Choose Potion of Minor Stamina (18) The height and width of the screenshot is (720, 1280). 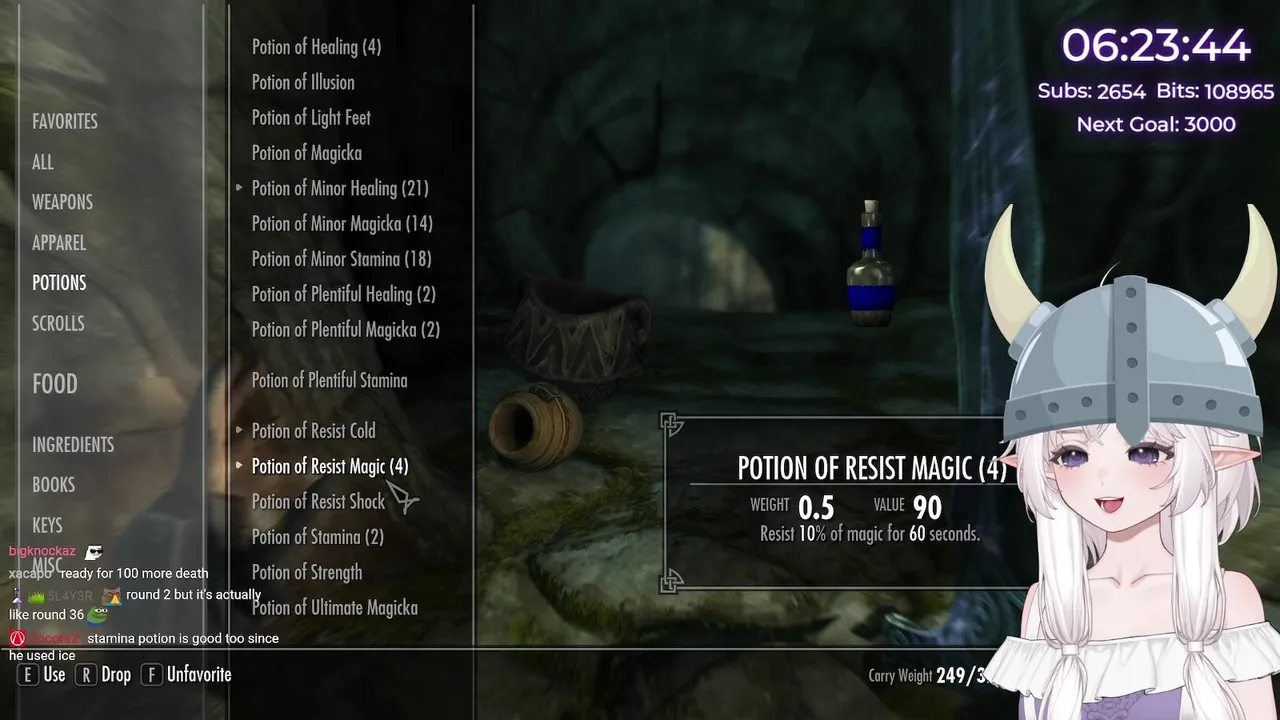(341, 259)
